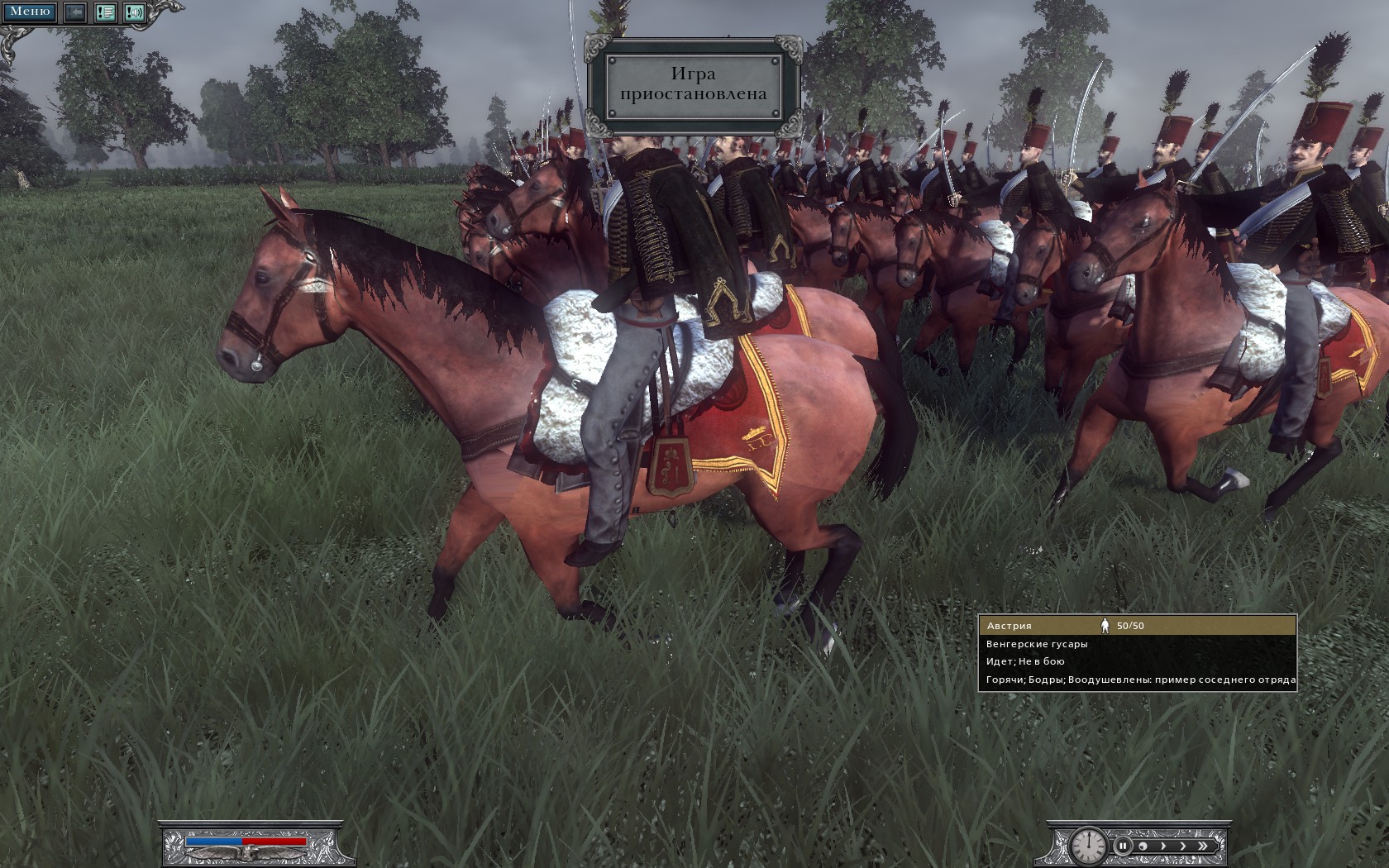1389x868 pixels.
Task: Show the text message log icon
Action: tap(105, 12)
